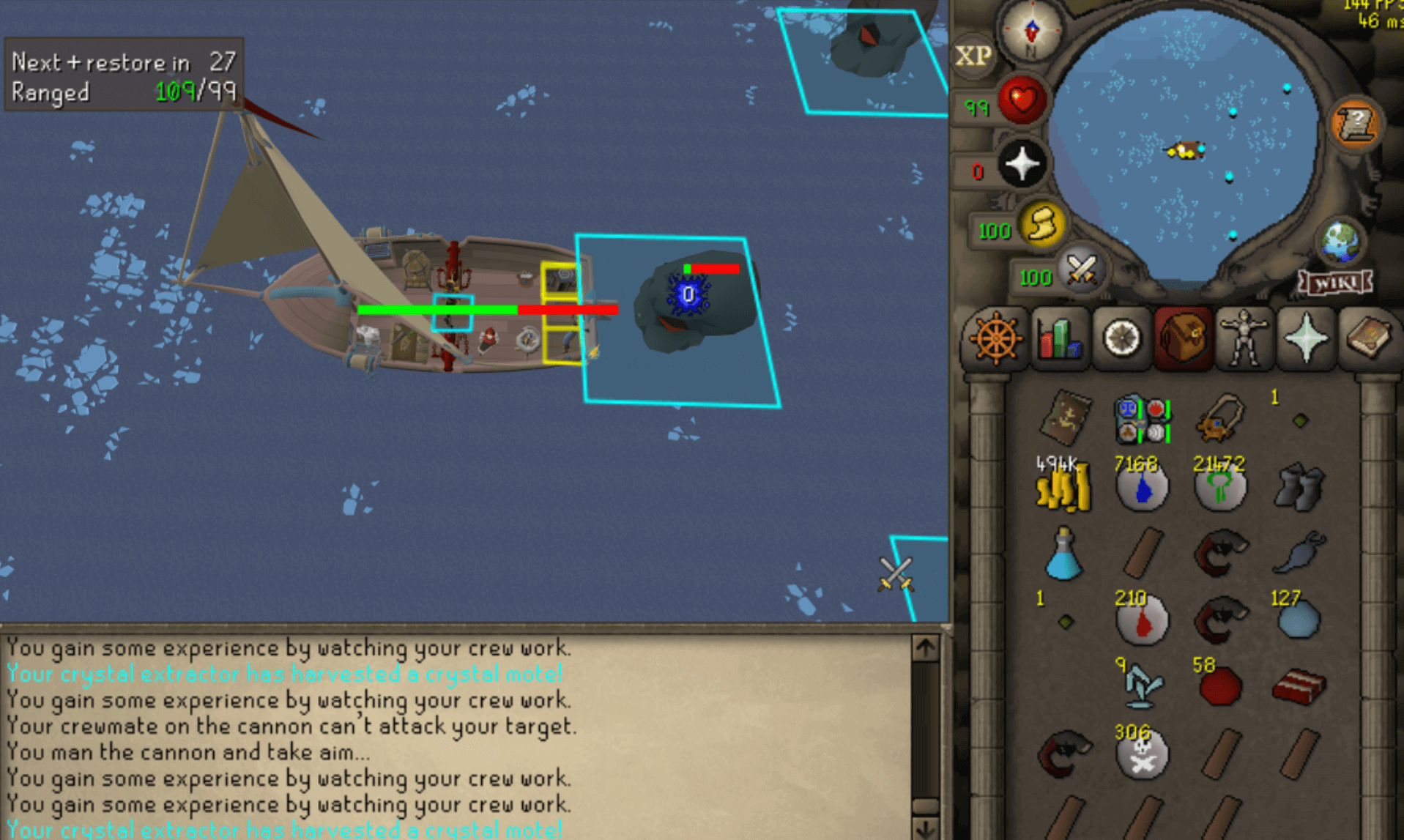Click the compass to face north
Screen dimensions: 1404x840
pos(1031,32)
